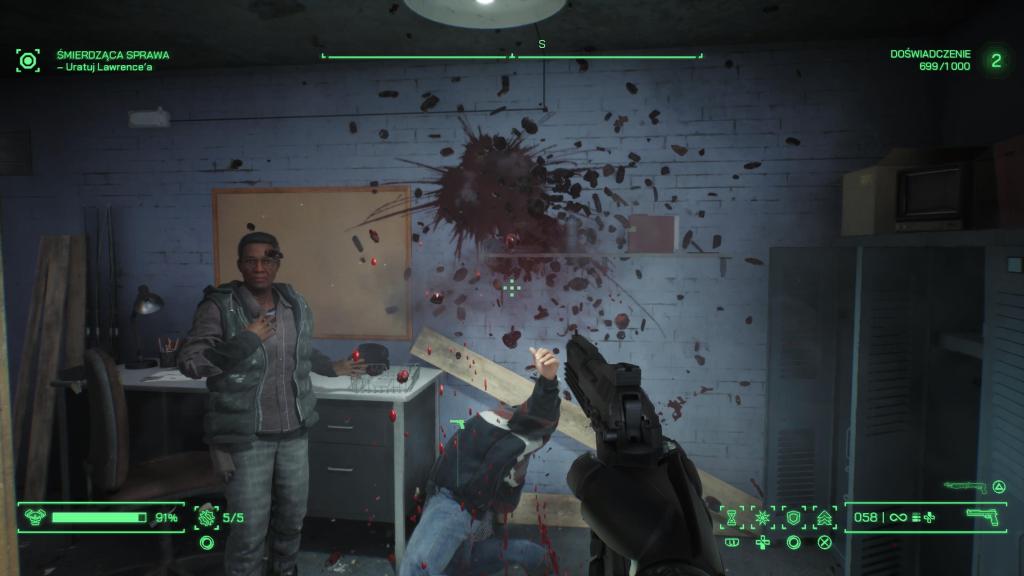The image size is (1024, 576).
Task: Activate the shield badge ability
Action: 794,518
